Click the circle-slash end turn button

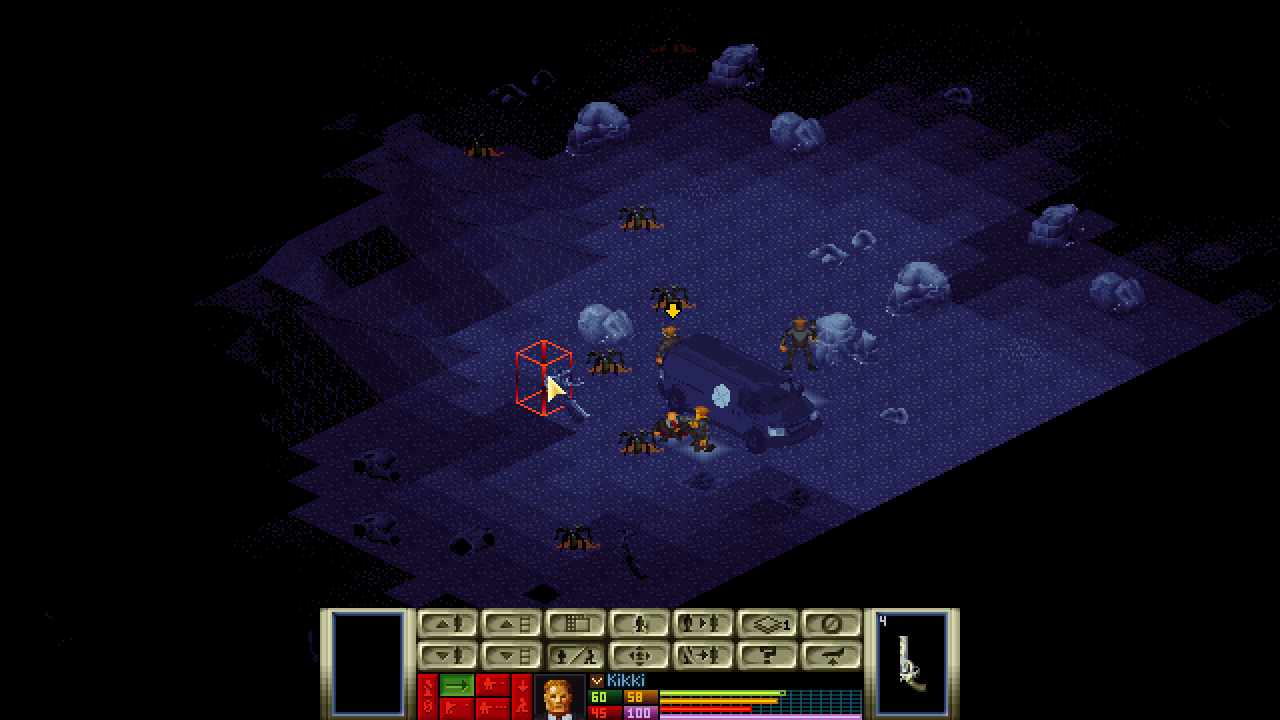coord(831,624)
